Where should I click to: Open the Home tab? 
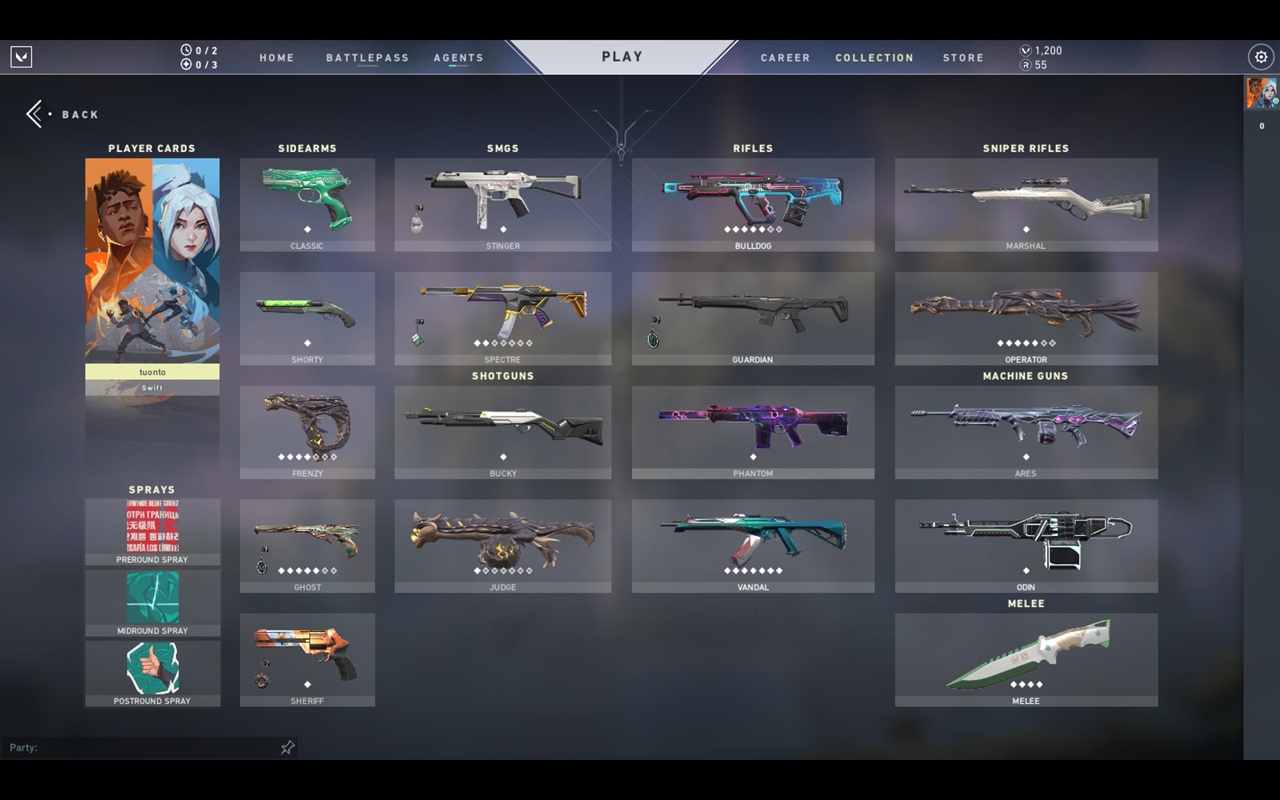click(277, 58)
